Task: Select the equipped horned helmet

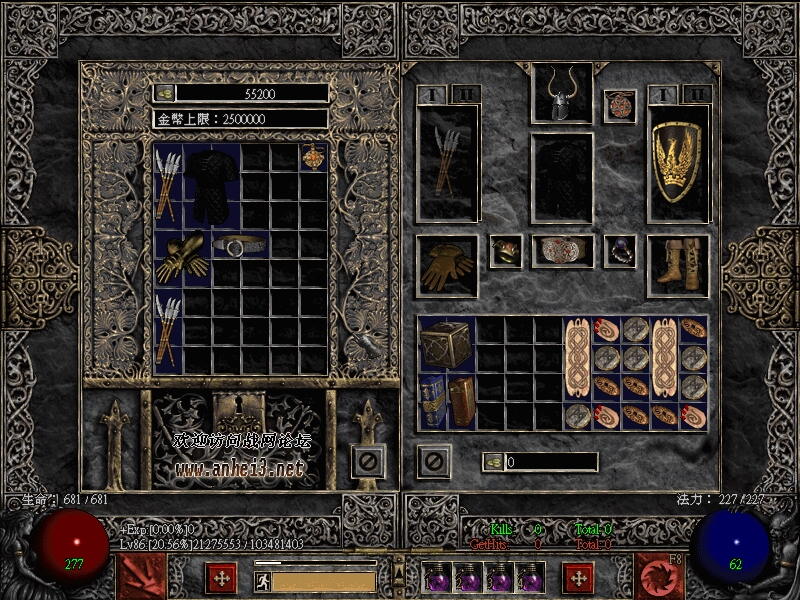Action: [561, 94]
